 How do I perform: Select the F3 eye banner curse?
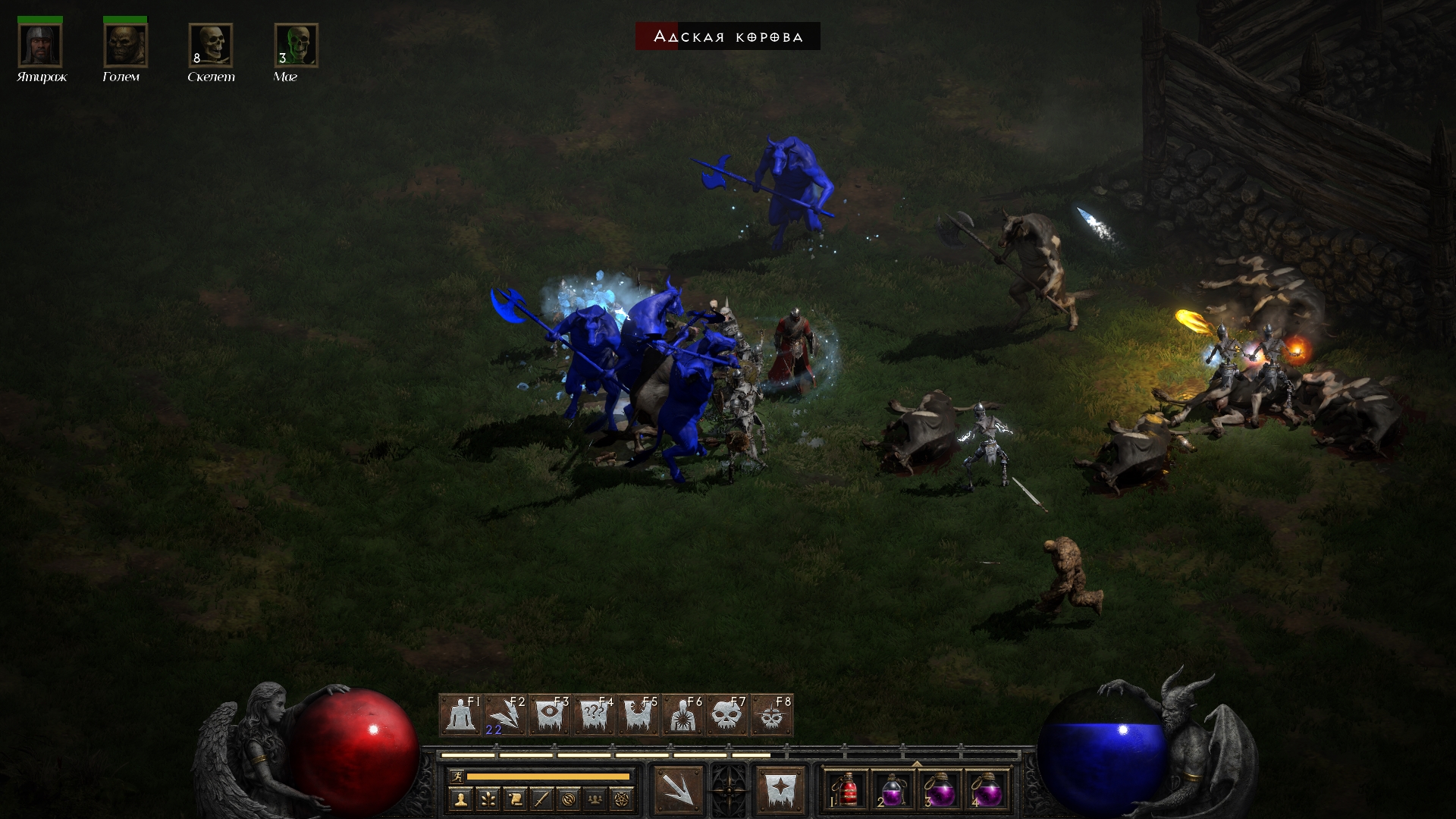click(550, 715)
